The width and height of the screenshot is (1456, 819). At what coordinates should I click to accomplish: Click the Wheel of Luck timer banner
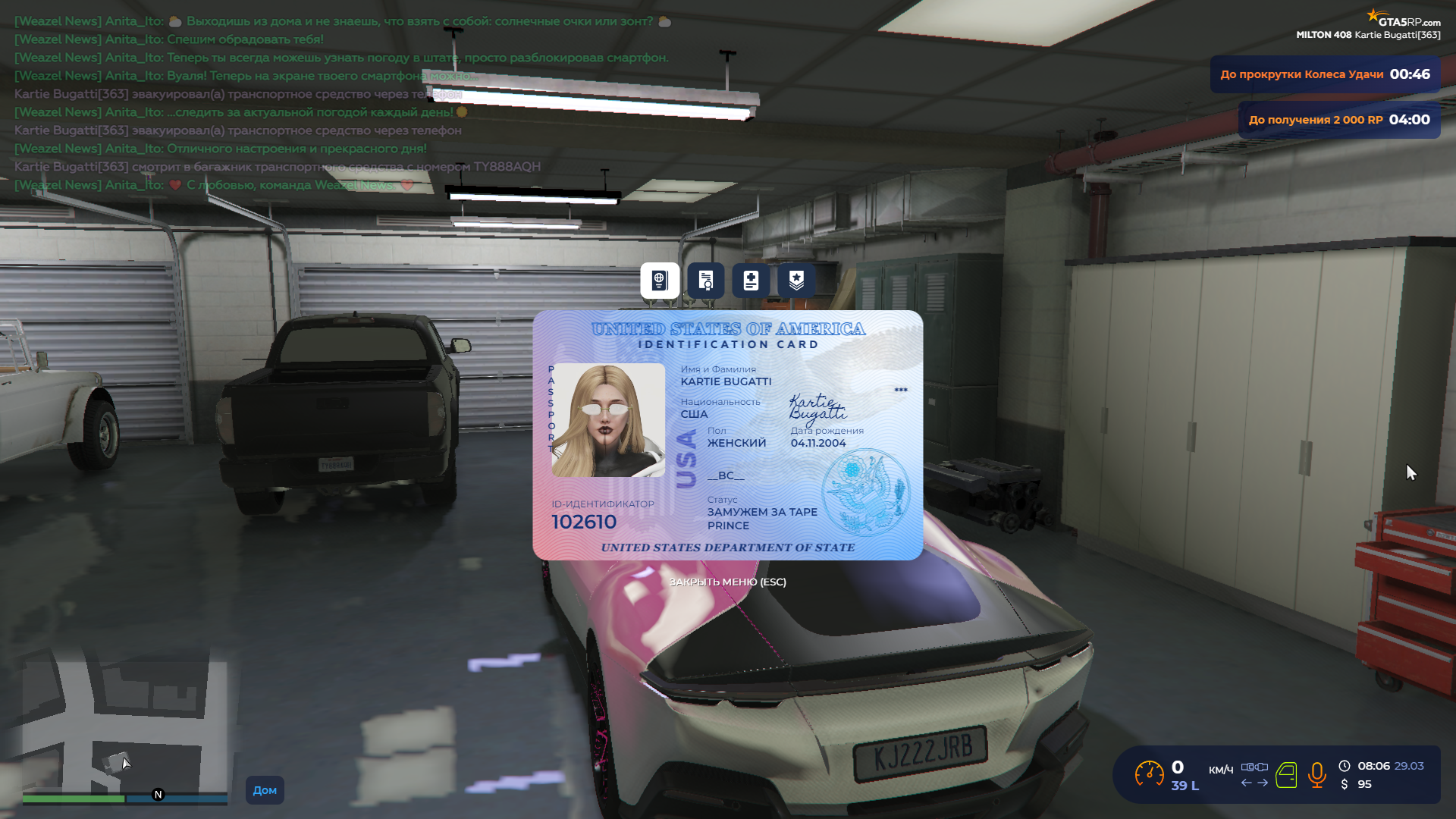click(x=1324, y=74)
